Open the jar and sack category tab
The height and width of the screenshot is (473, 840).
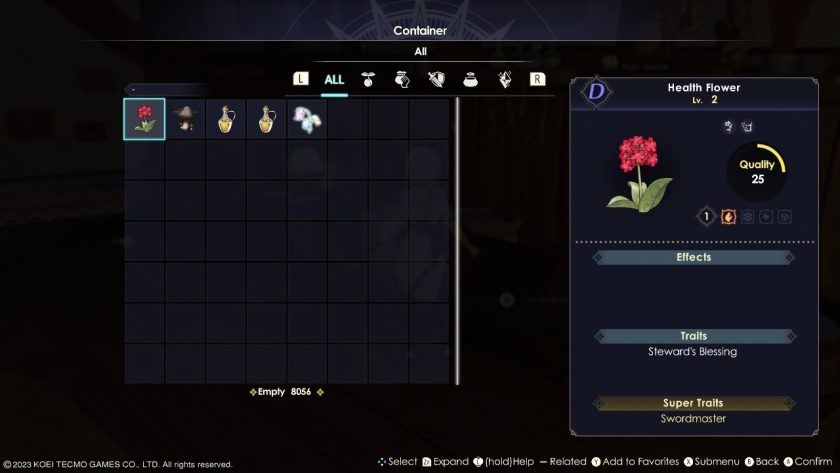[402, 79]
